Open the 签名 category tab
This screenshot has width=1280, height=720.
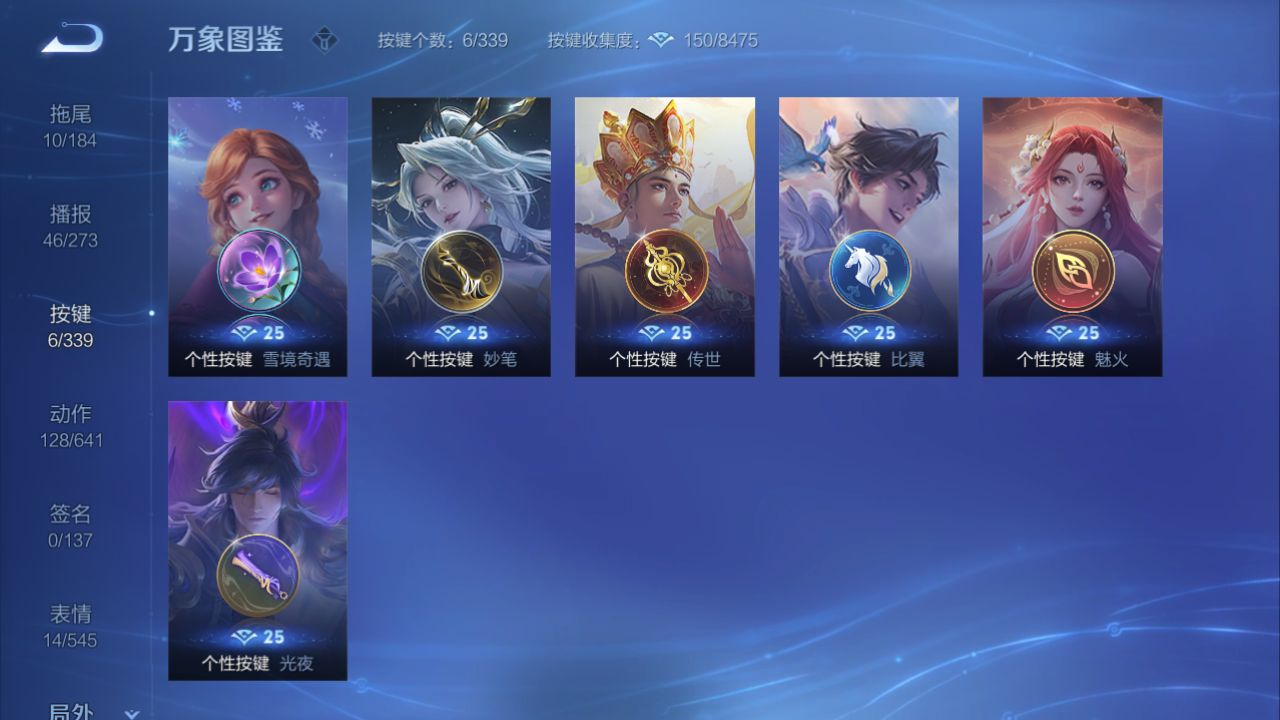pyautogui.click(x=70, y=526)
